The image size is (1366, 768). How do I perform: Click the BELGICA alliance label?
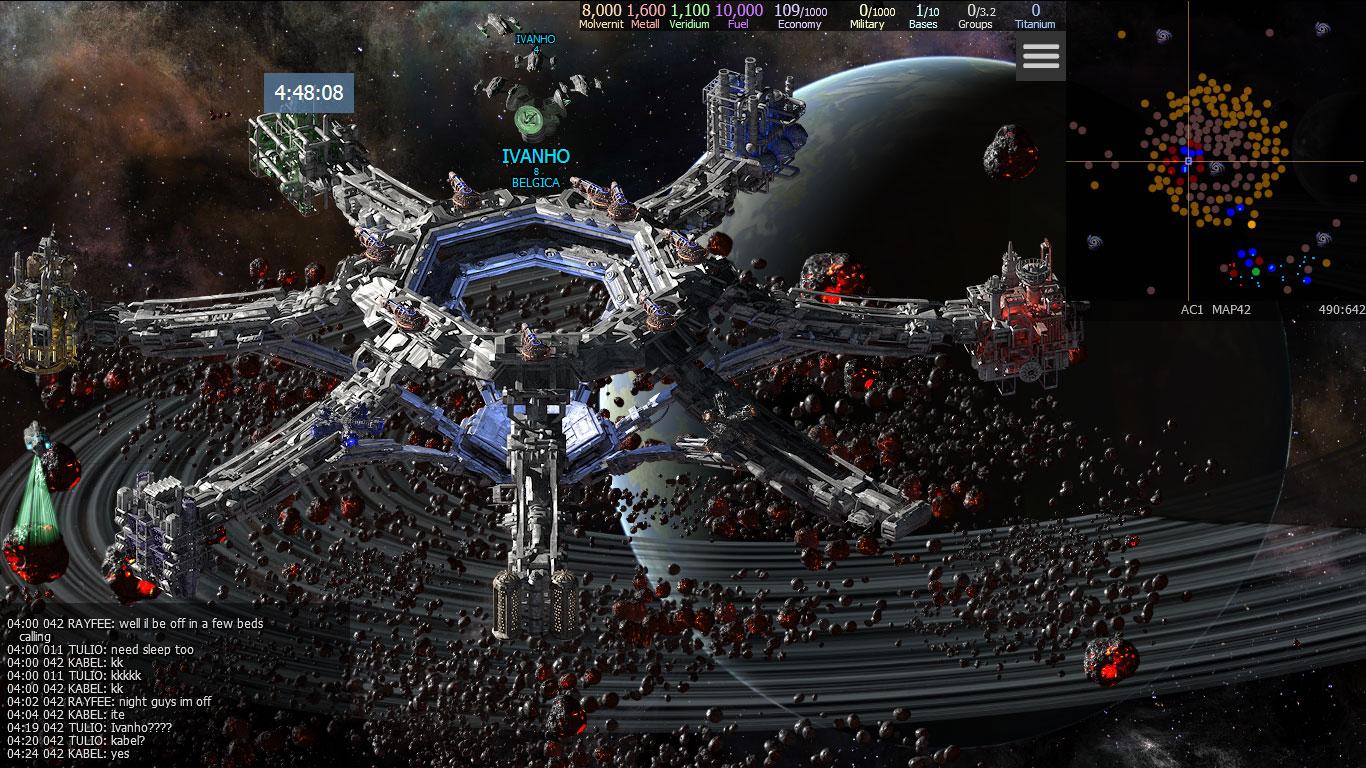coord(536,183)
